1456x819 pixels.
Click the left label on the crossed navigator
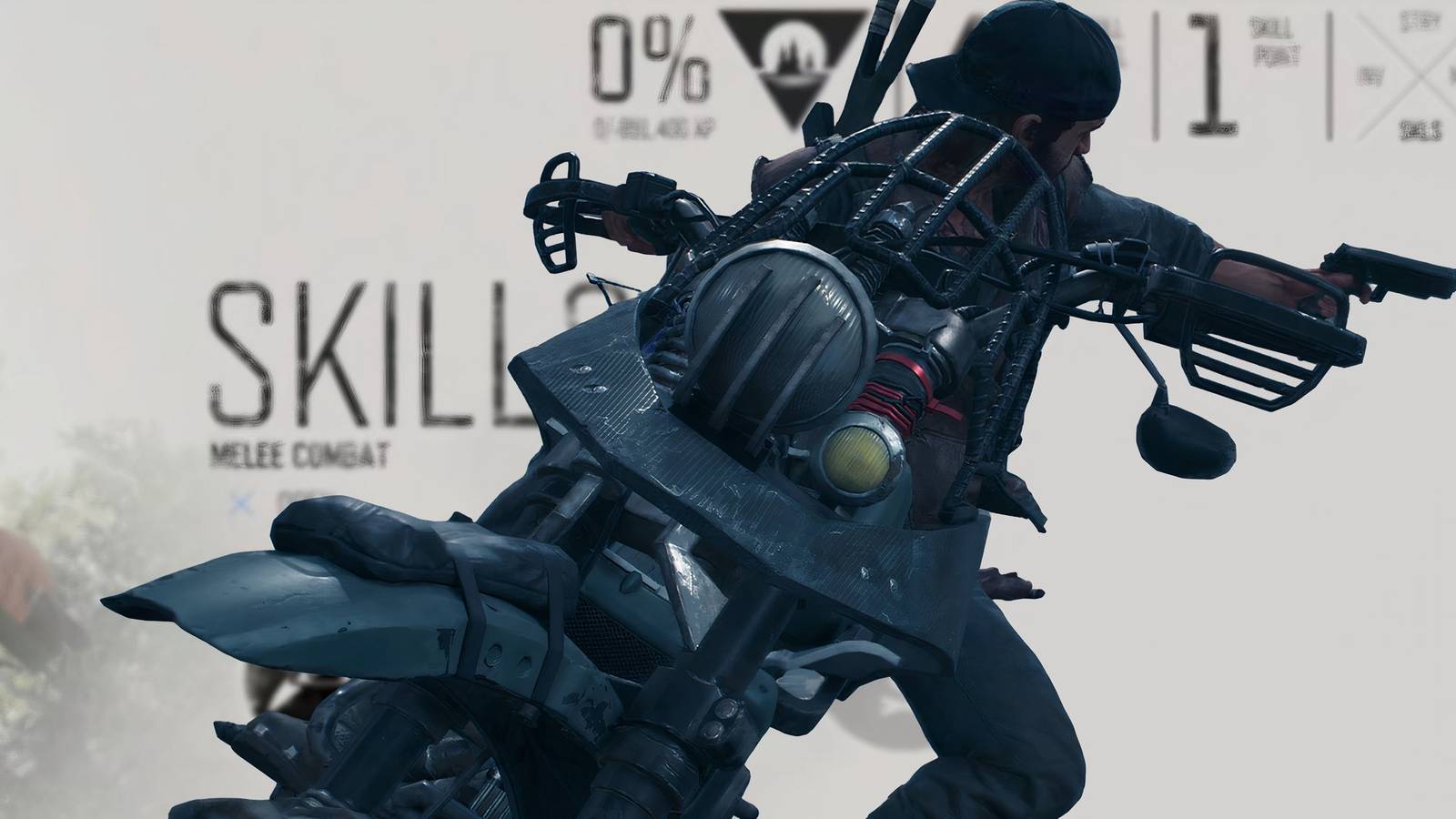[1370, 77]
